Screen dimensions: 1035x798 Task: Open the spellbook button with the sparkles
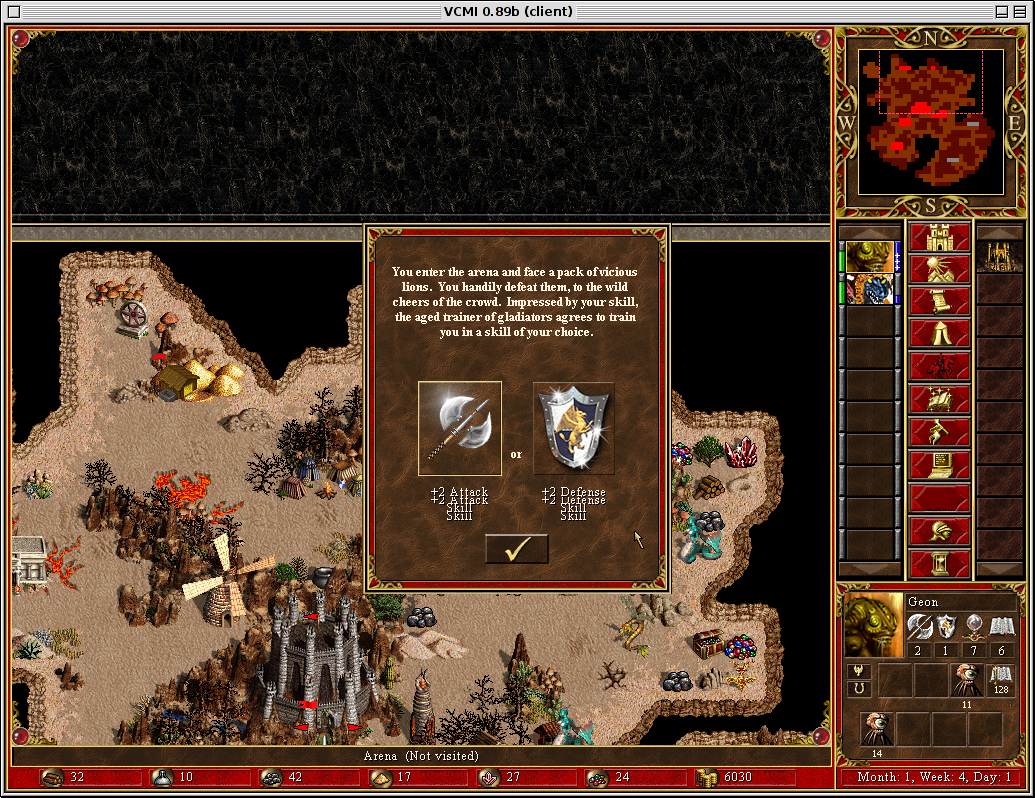pos(939,399)
